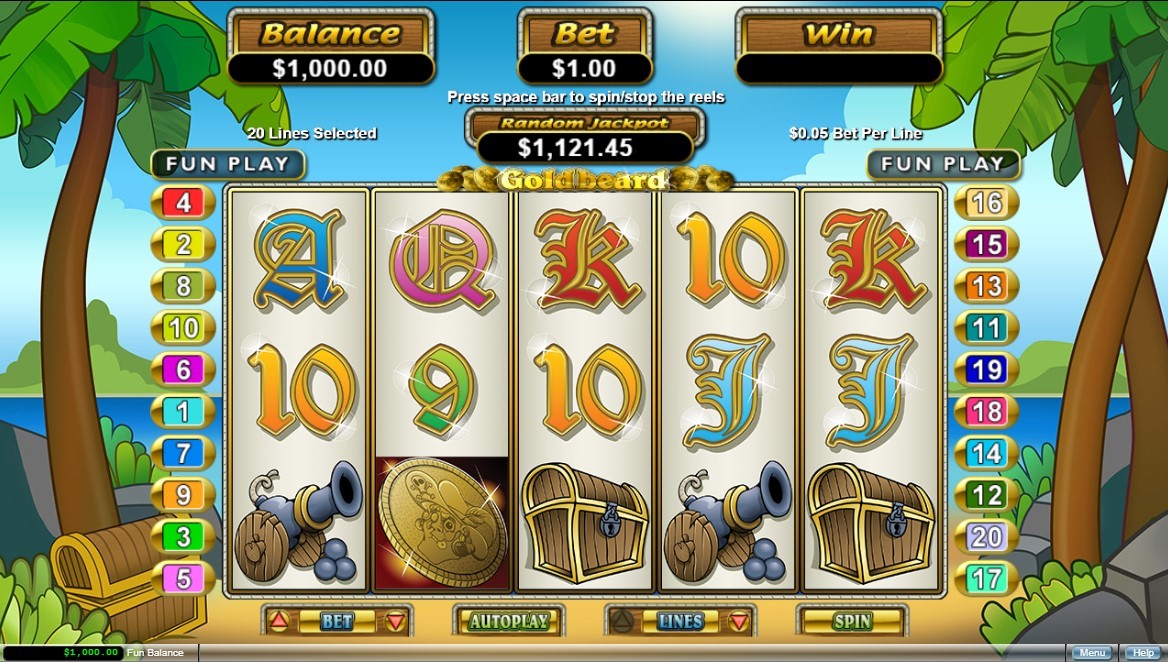Select payline number 13

click(986, 286)
